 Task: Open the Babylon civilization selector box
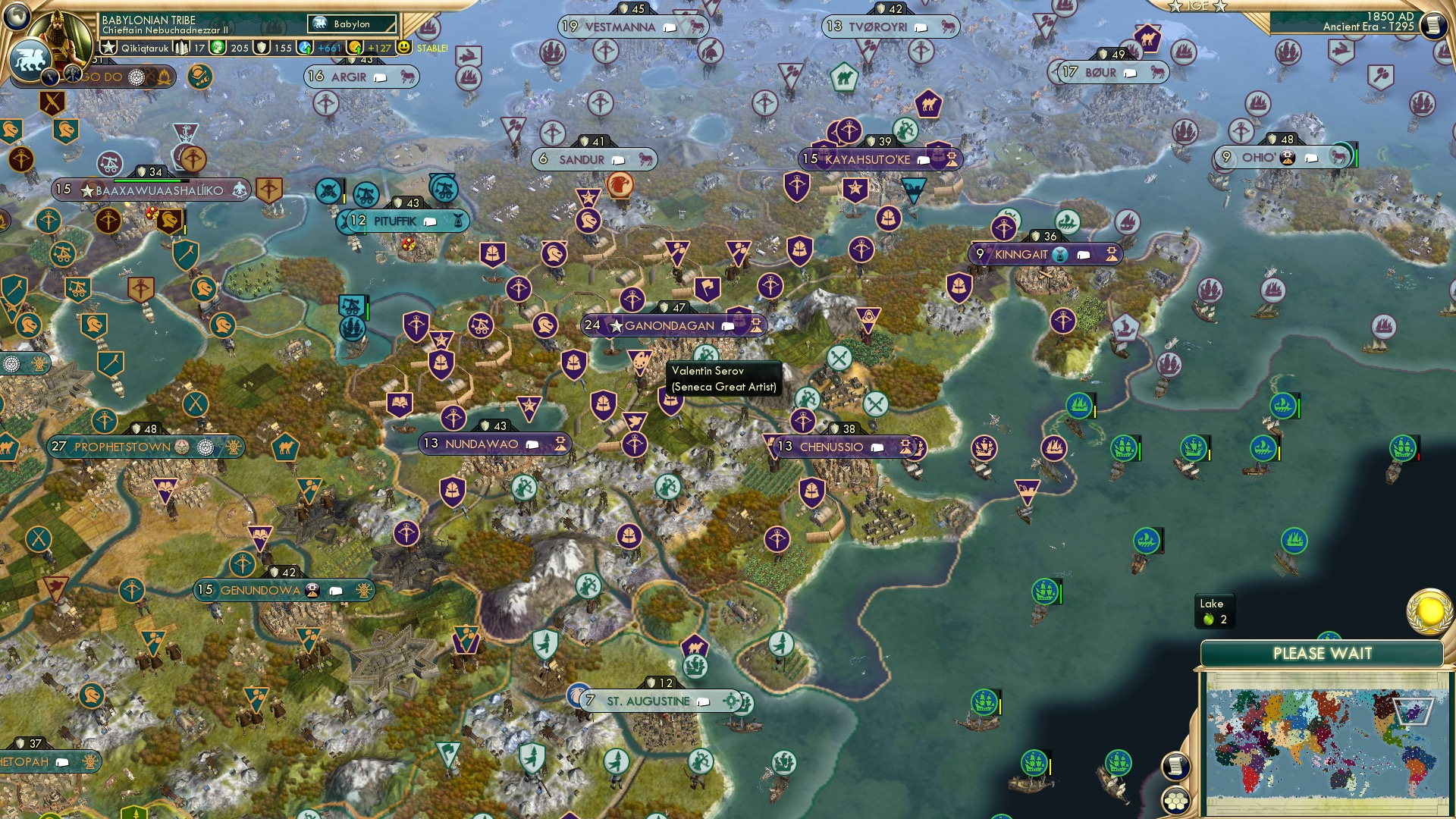(x=350, y=24)
